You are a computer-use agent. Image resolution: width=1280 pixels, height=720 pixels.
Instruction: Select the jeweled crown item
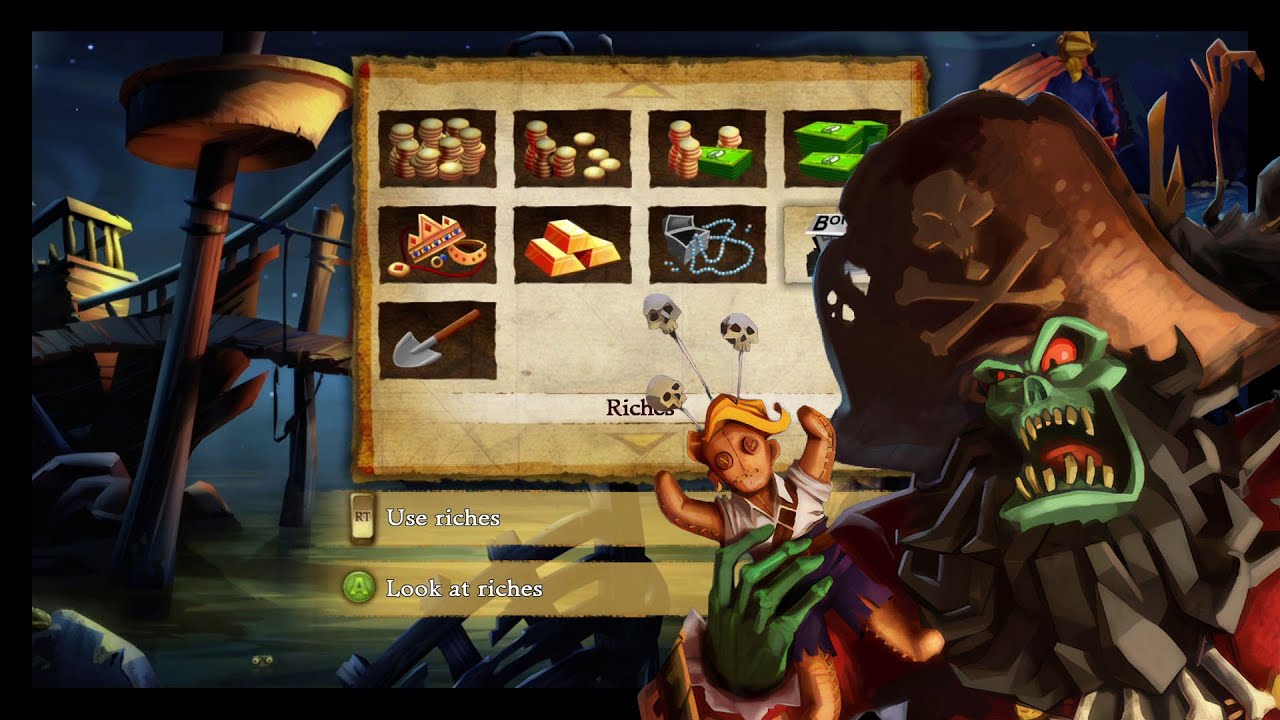(438, 245)
